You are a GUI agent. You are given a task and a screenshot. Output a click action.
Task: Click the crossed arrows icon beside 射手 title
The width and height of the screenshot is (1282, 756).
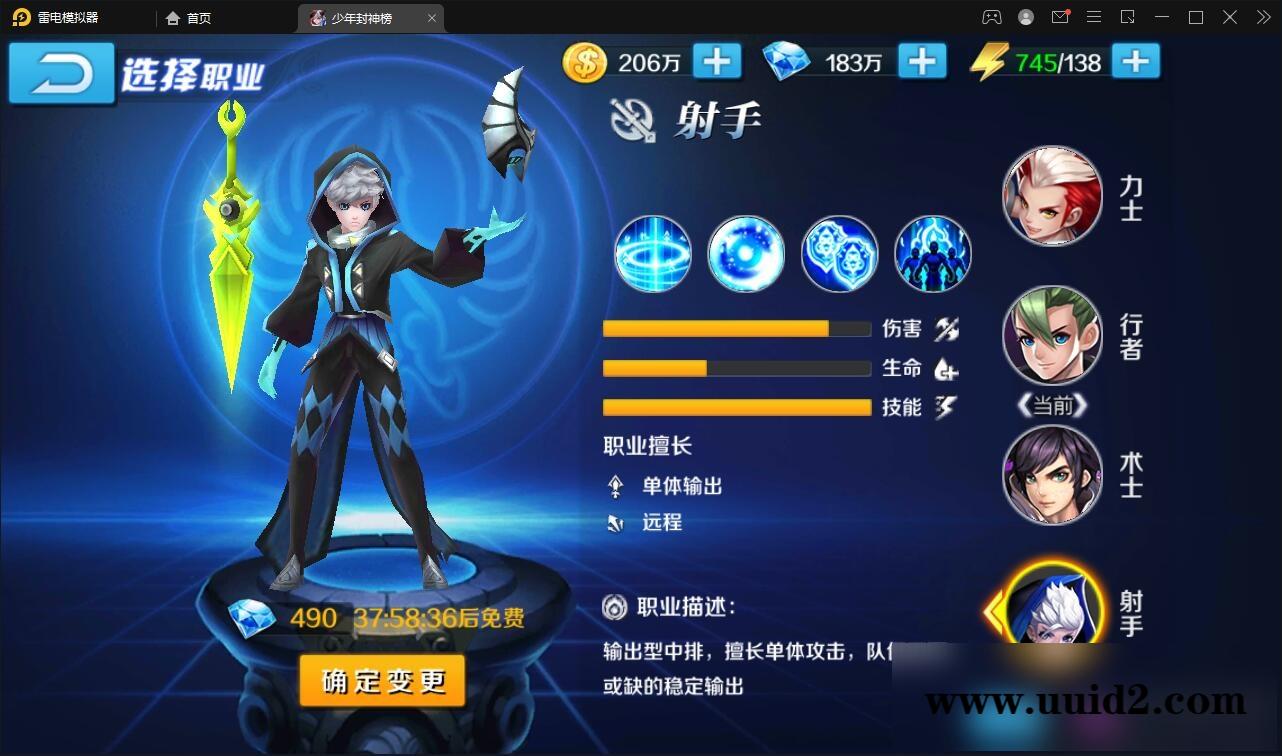tap(630, 120)
